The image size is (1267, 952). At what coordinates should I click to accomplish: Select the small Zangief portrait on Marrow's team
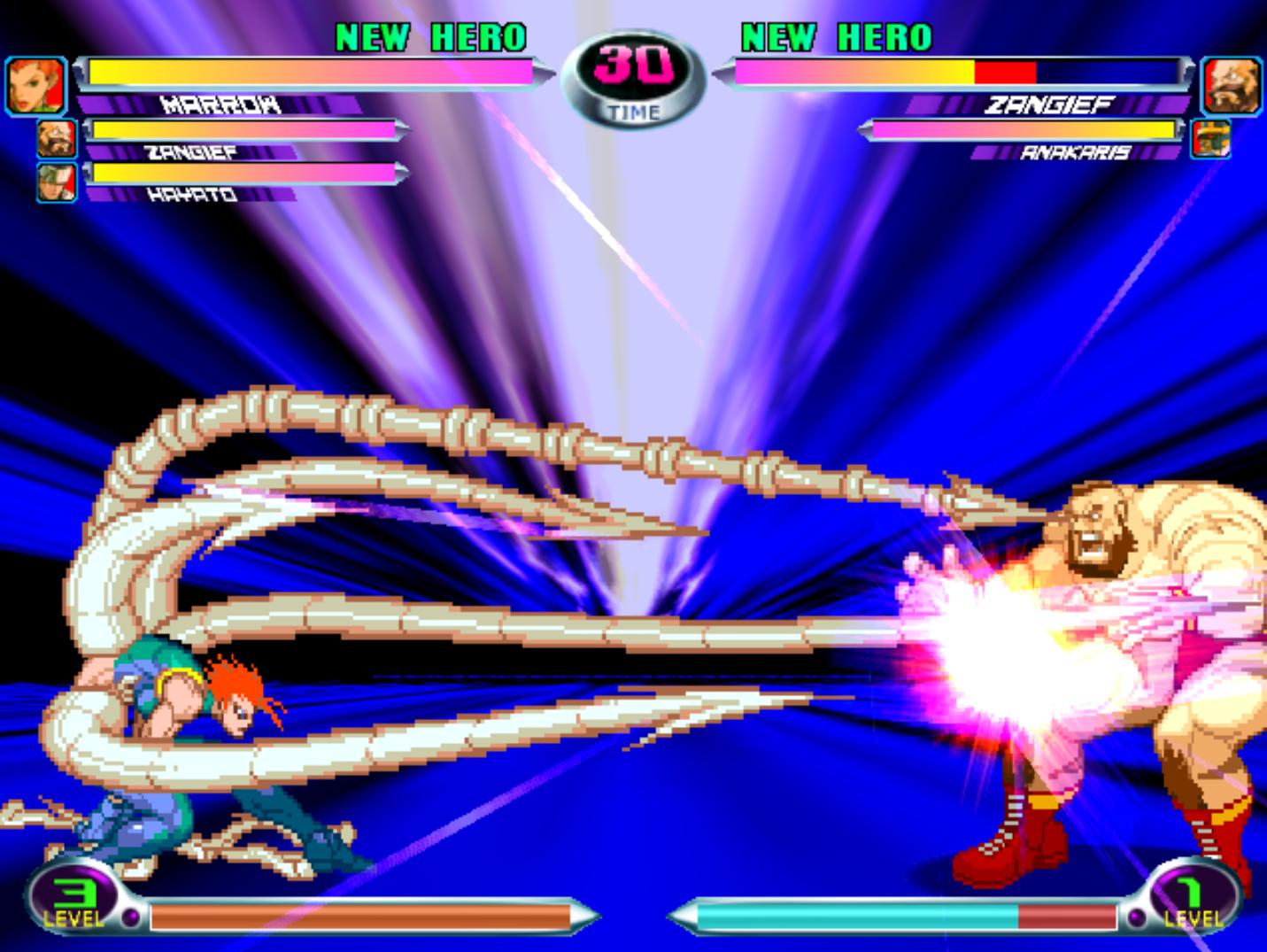[57, 139]
